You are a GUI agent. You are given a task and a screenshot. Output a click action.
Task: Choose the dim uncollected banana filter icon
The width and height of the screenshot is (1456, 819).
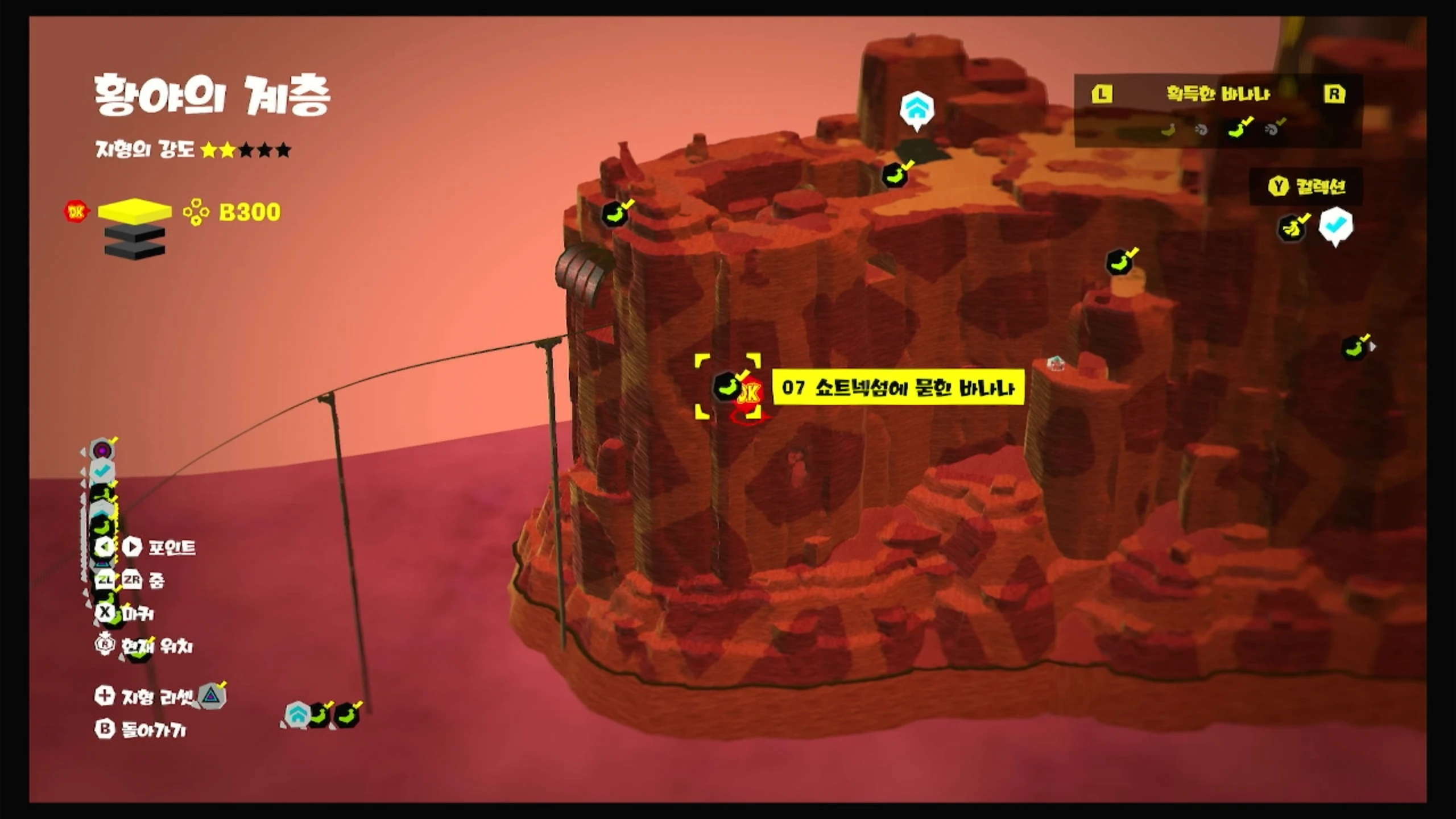1168,130
